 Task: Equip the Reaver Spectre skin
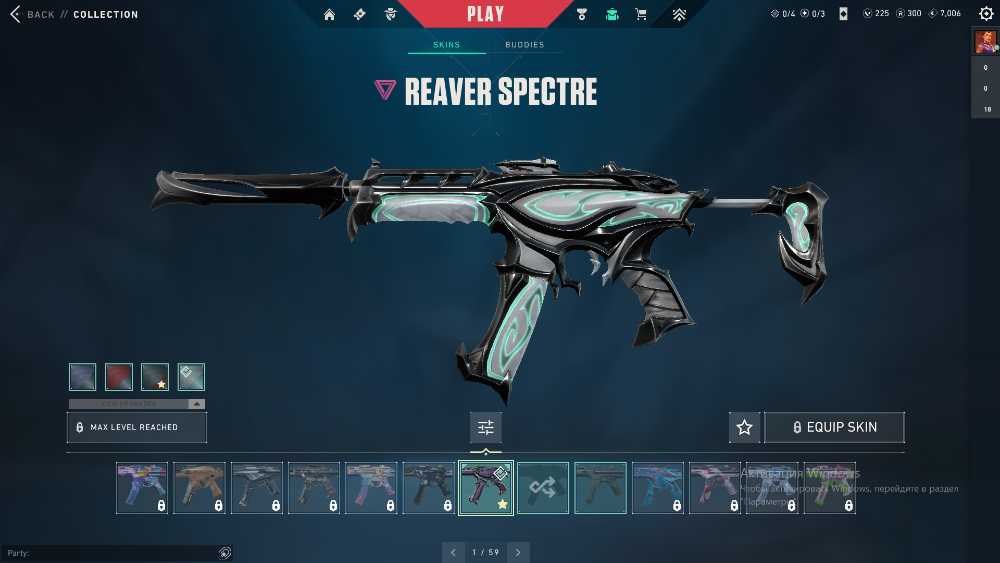pos(834,427)
